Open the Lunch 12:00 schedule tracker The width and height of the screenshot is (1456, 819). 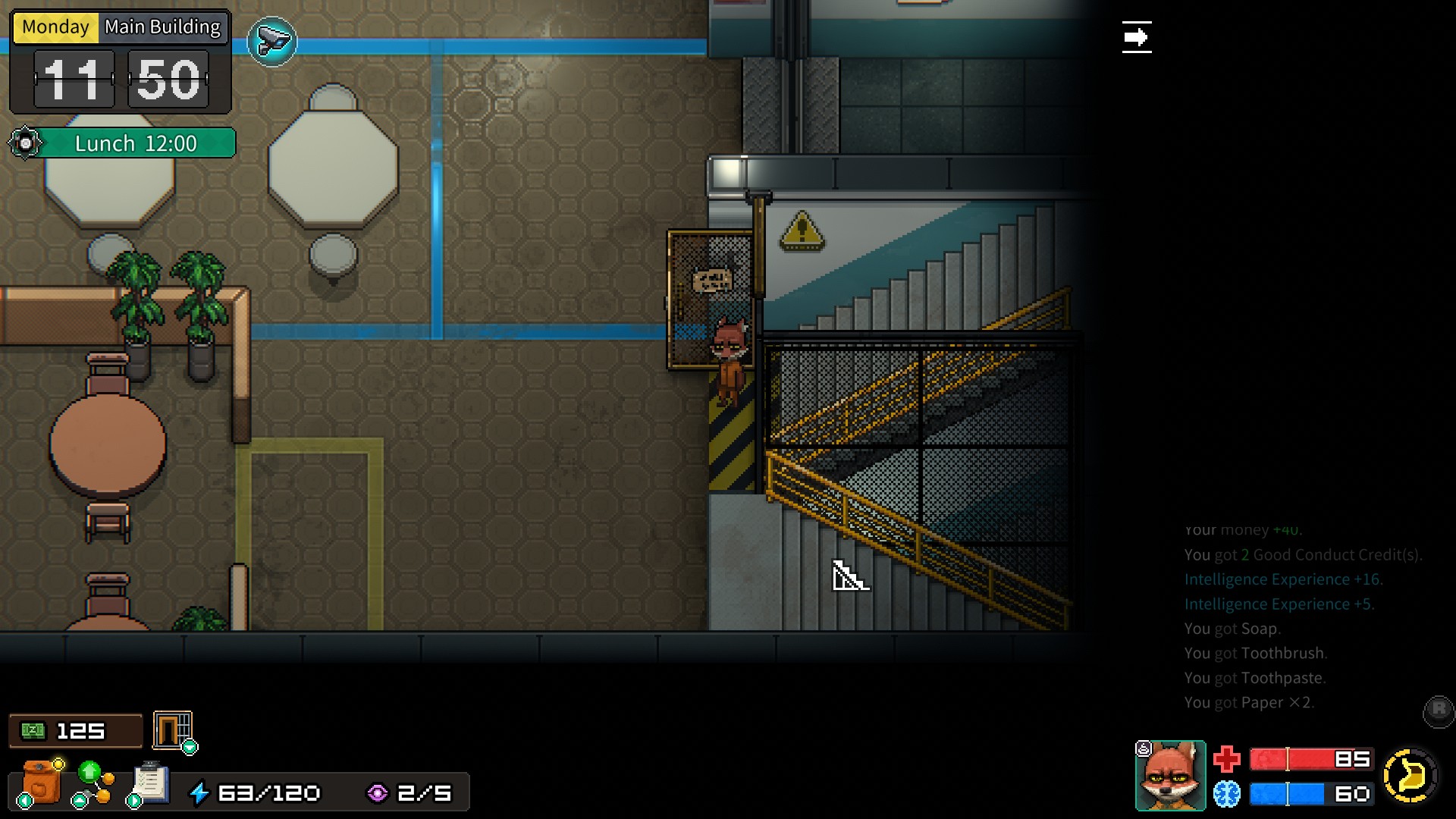click(136, 143)
